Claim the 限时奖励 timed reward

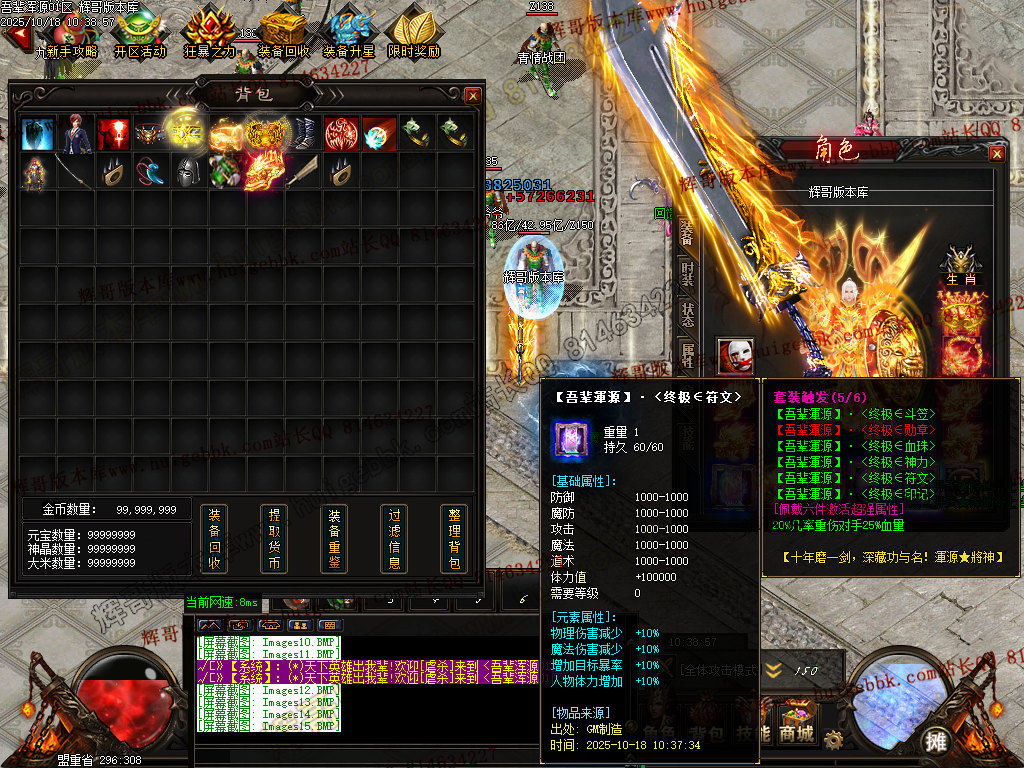(413, 33)
